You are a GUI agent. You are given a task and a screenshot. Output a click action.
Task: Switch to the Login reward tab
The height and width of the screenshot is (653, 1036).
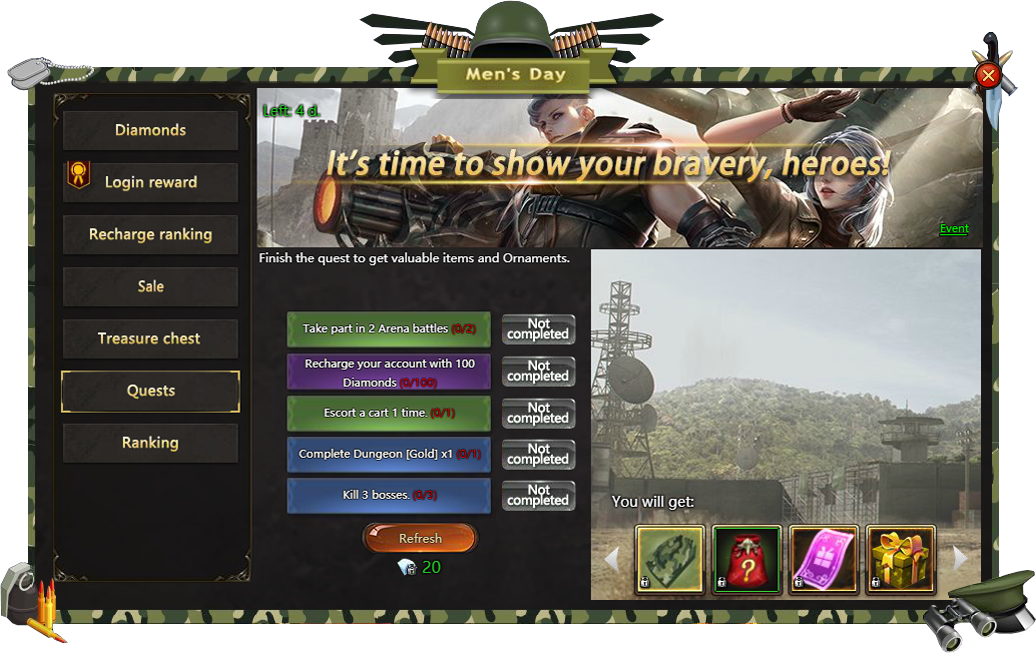(x=150, y=182)
